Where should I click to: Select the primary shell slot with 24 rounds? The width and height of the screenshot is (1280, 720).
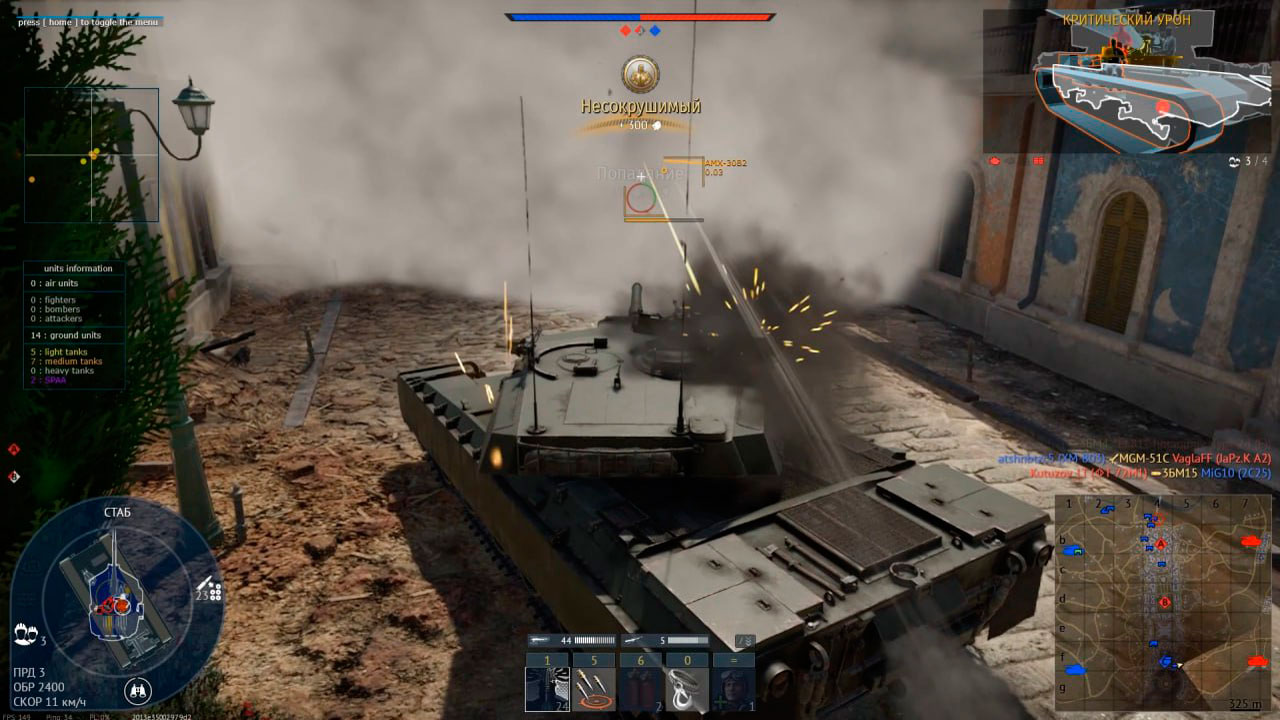click(x=546, y=689)
